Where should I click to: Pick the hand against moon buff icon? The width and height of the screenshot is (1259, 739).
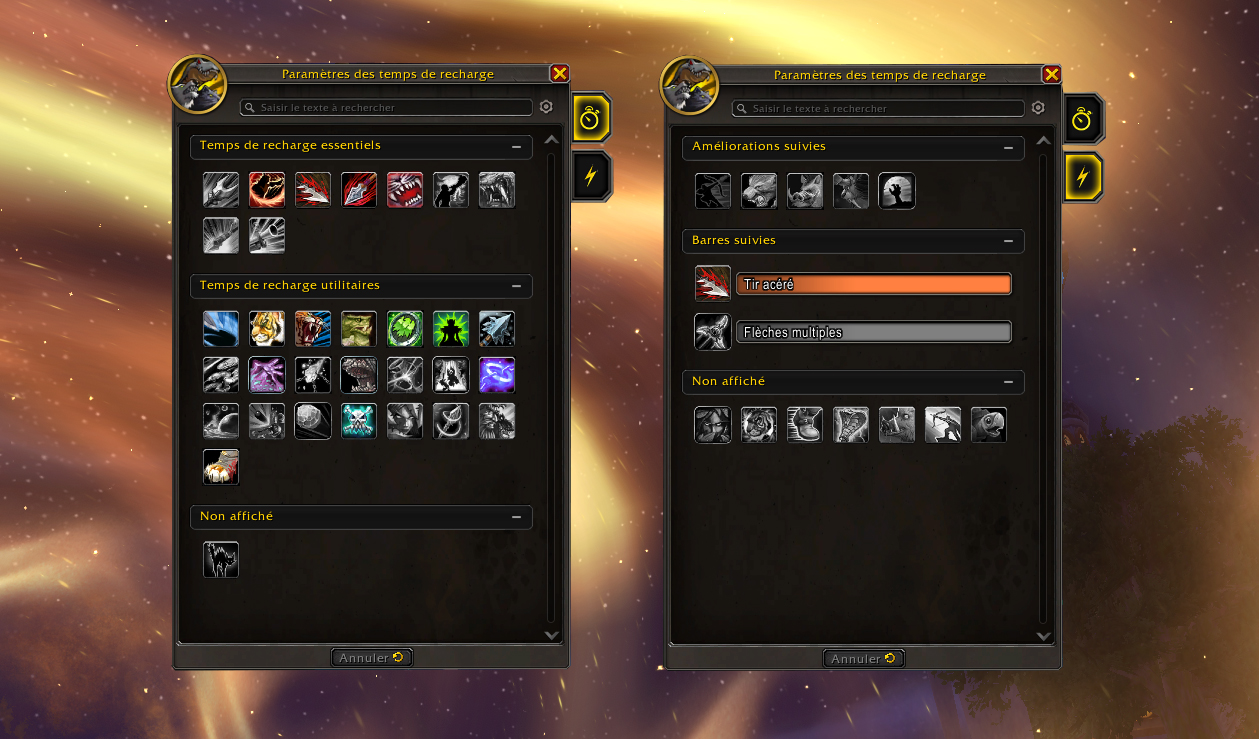[897, 191]
